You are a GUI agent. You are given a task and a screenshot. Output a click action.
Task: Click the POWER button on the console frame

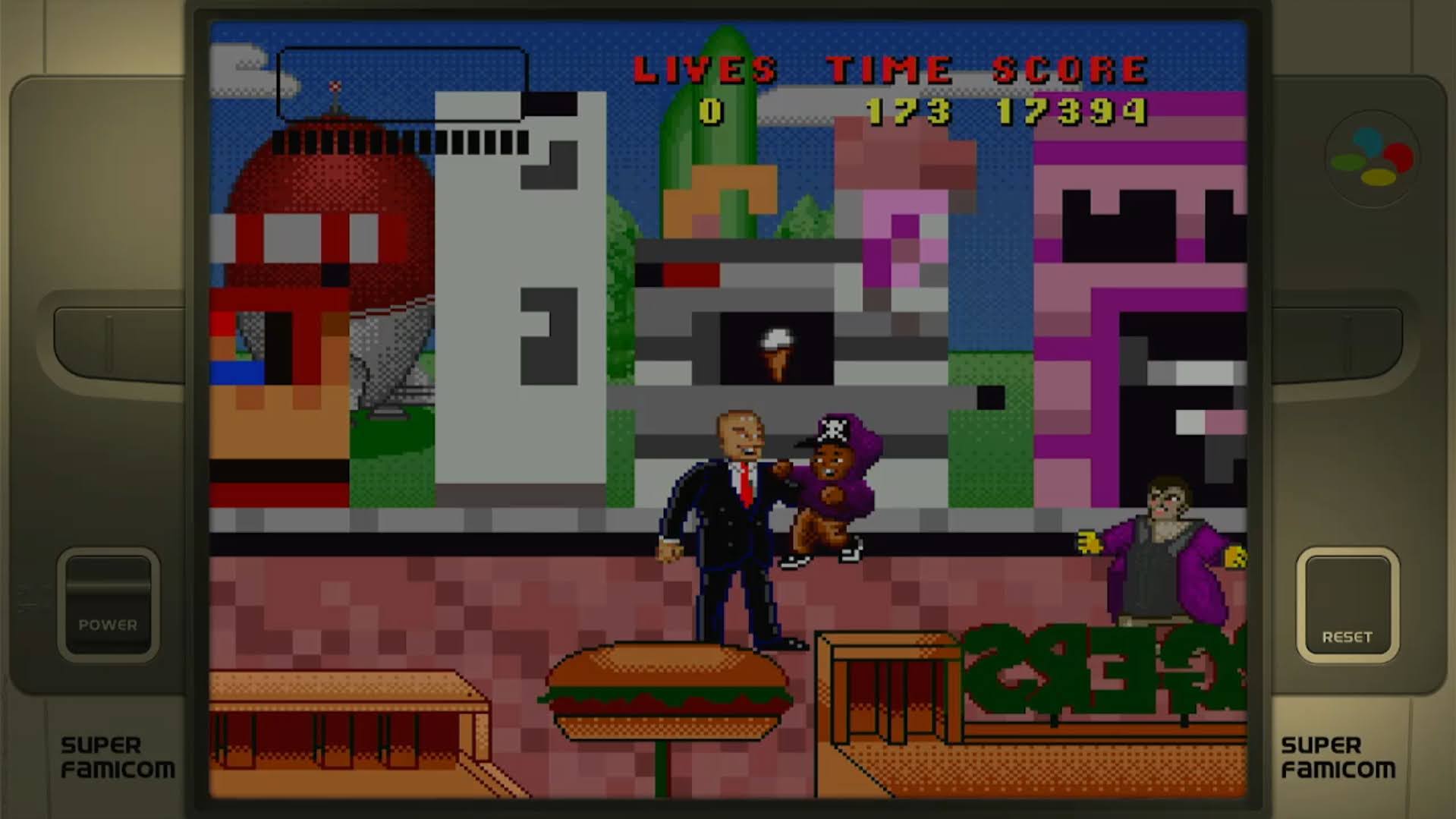coord(108,605)
